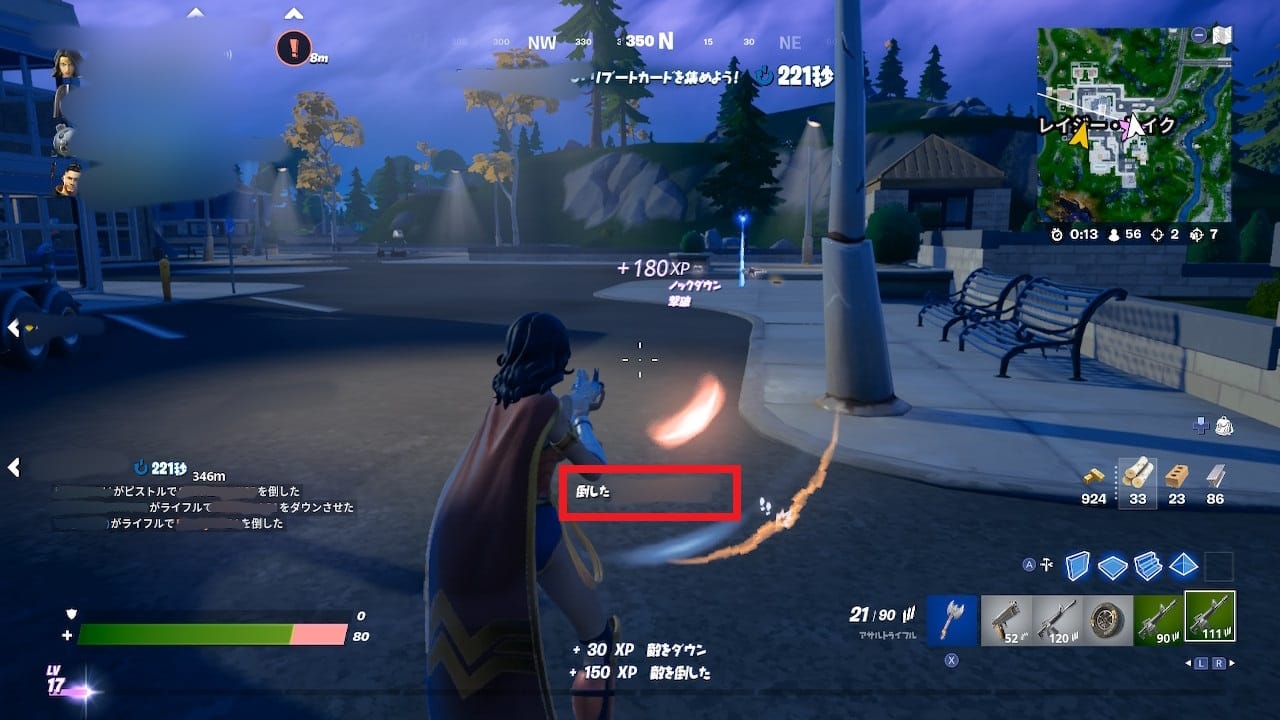Open the folded map icon

(1221, 35)
